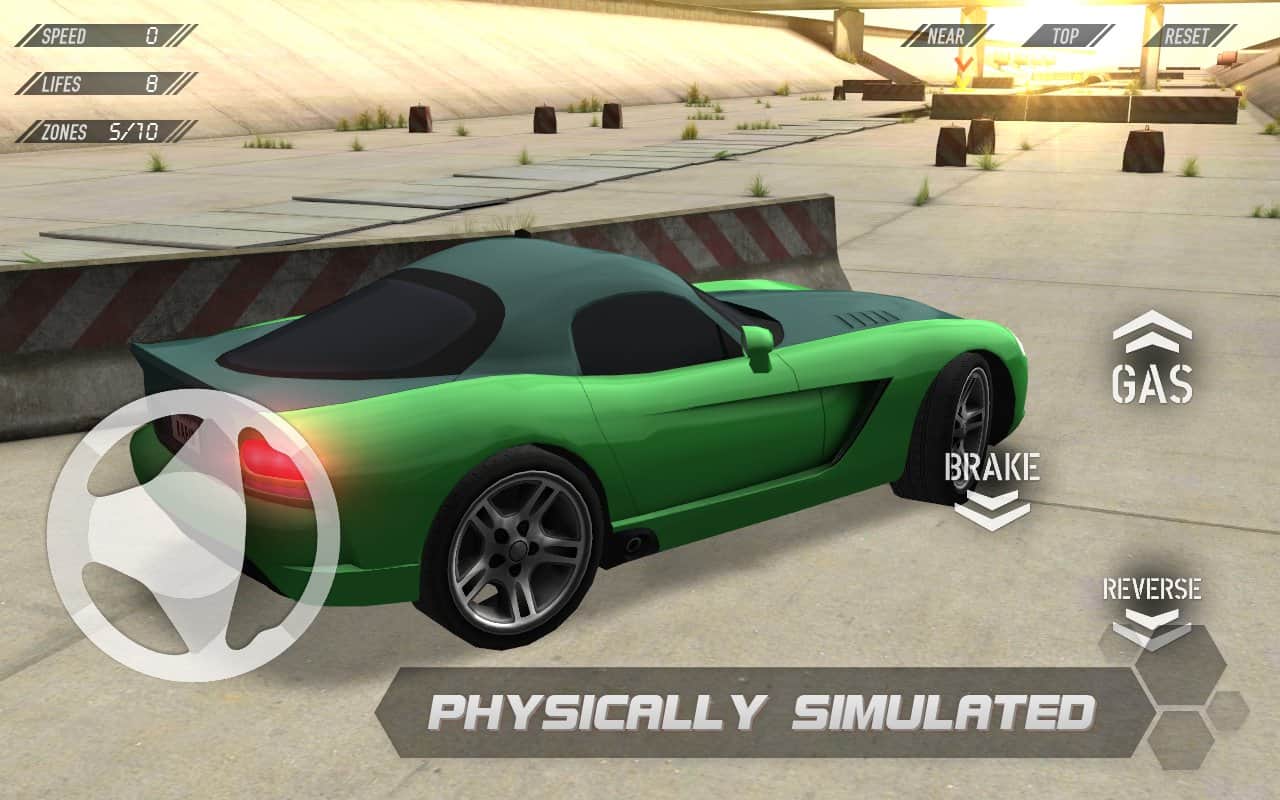Image resolution: width=1280 pixels, height=800 pixels.
Task: Switch to the TOP camera view
Action: click(x=1066, y=36)
